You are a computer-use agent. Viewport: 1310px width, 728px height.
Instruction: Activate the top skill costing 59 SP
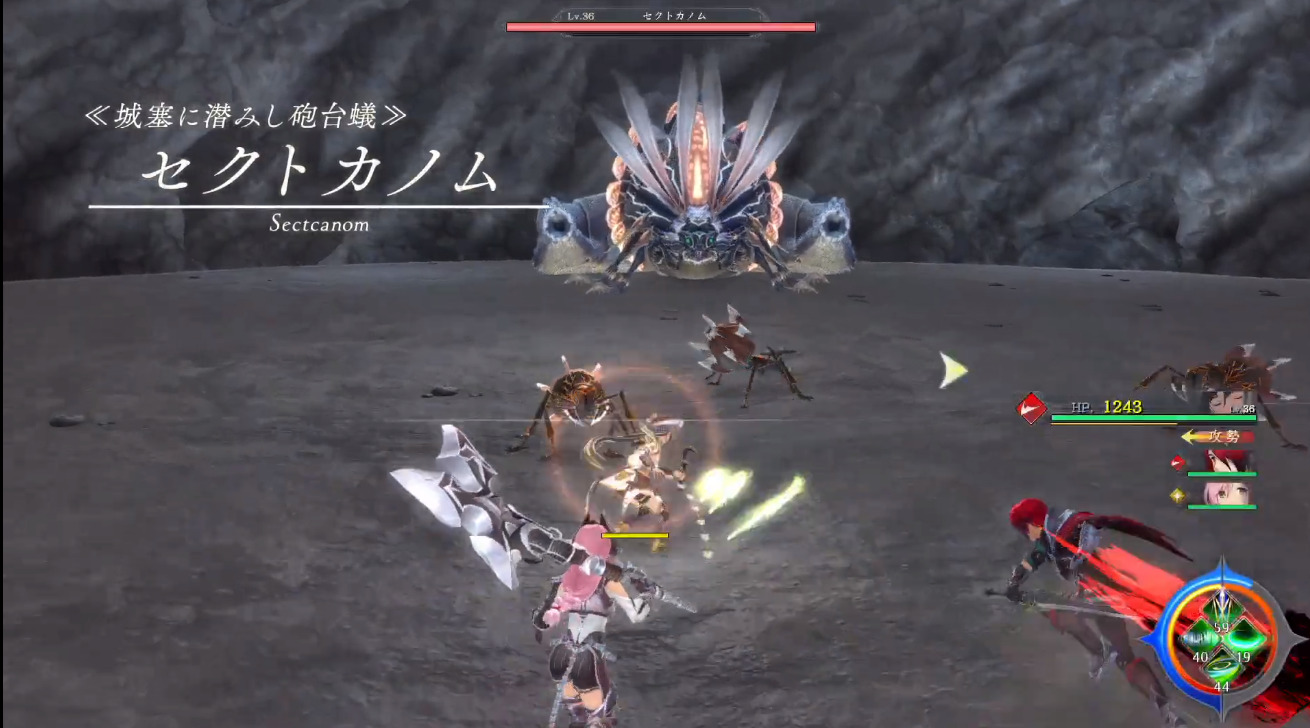pyautogui.click(x=1220, y=608)
